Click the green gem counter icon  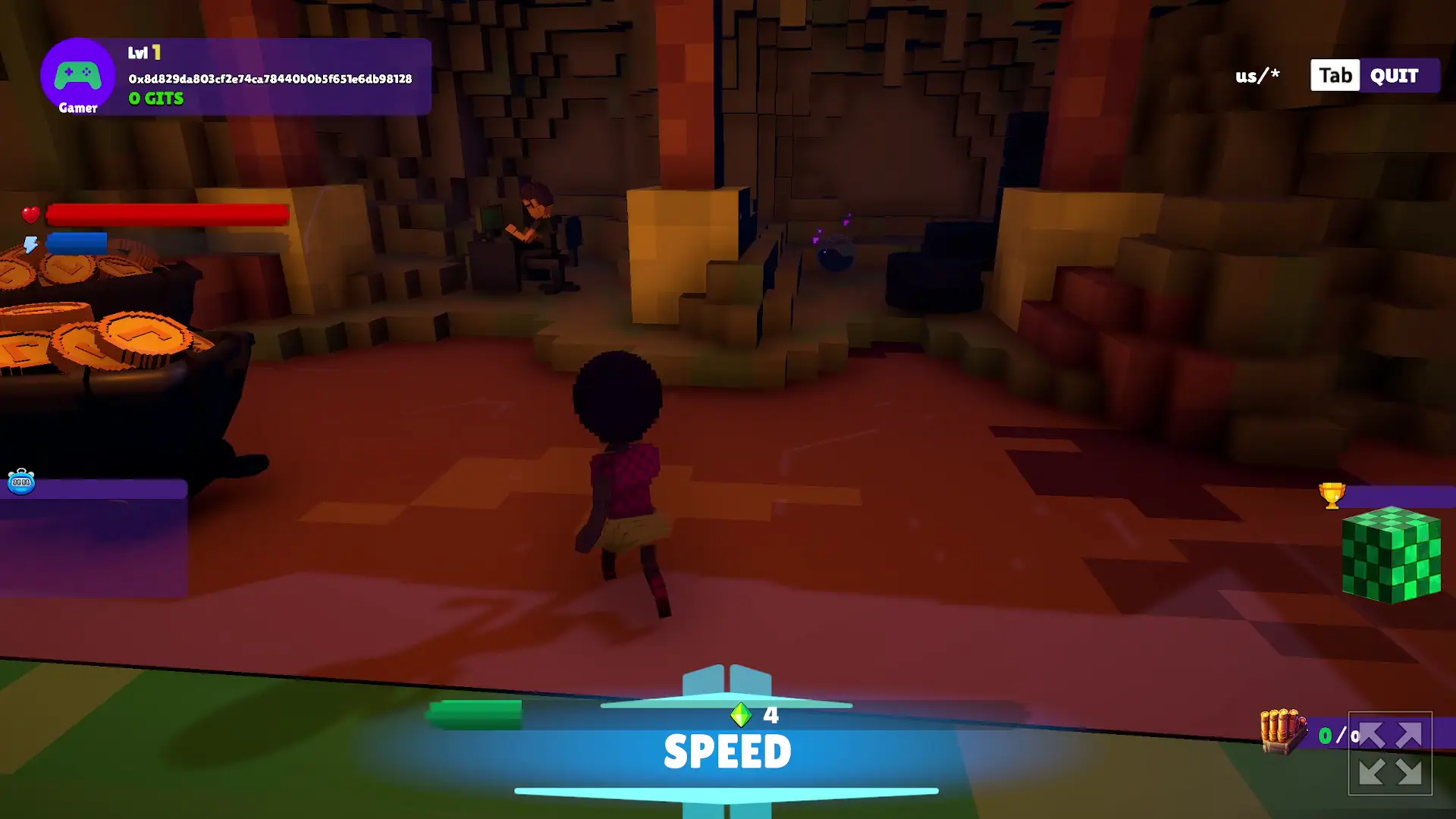[742, 714]
